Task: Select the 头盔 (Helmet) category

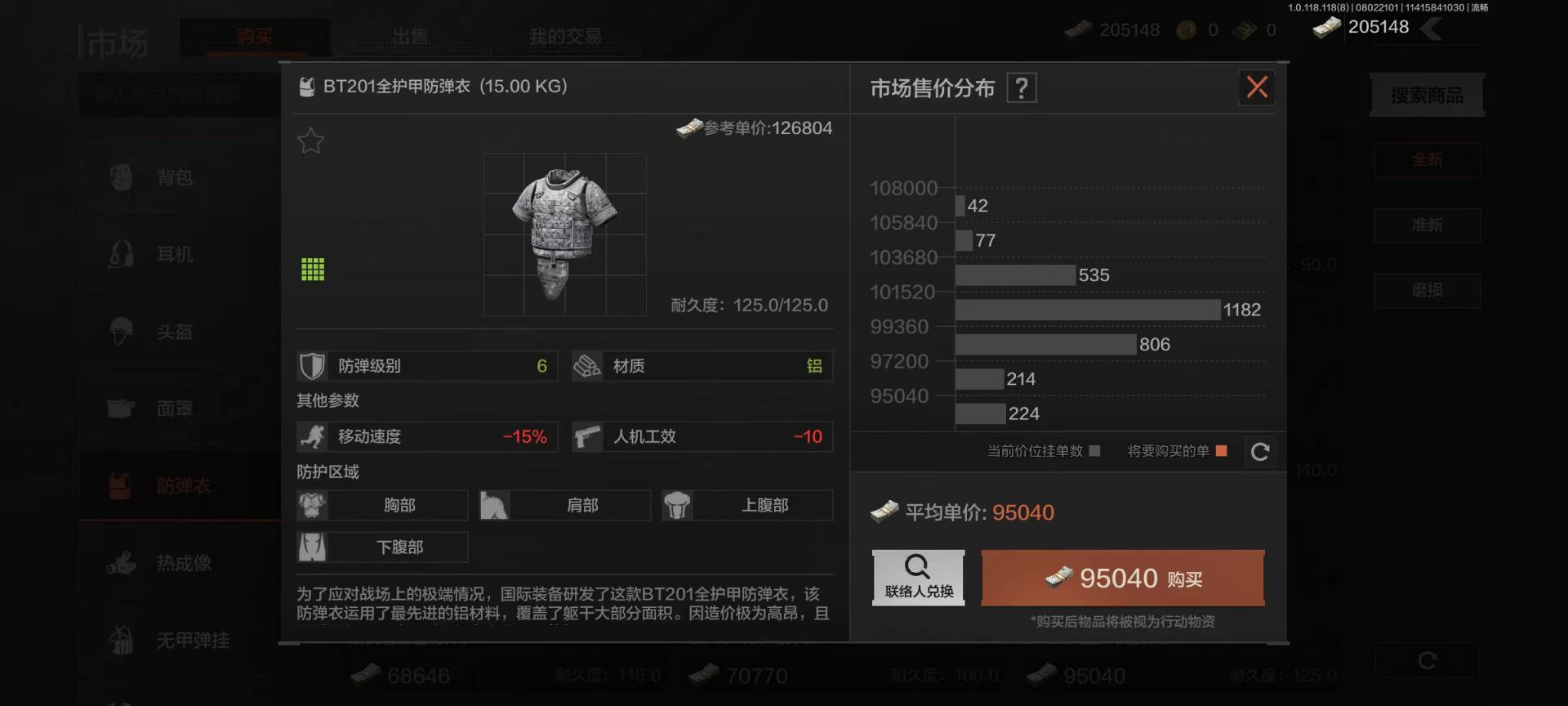Action: (x=175, y=332)
